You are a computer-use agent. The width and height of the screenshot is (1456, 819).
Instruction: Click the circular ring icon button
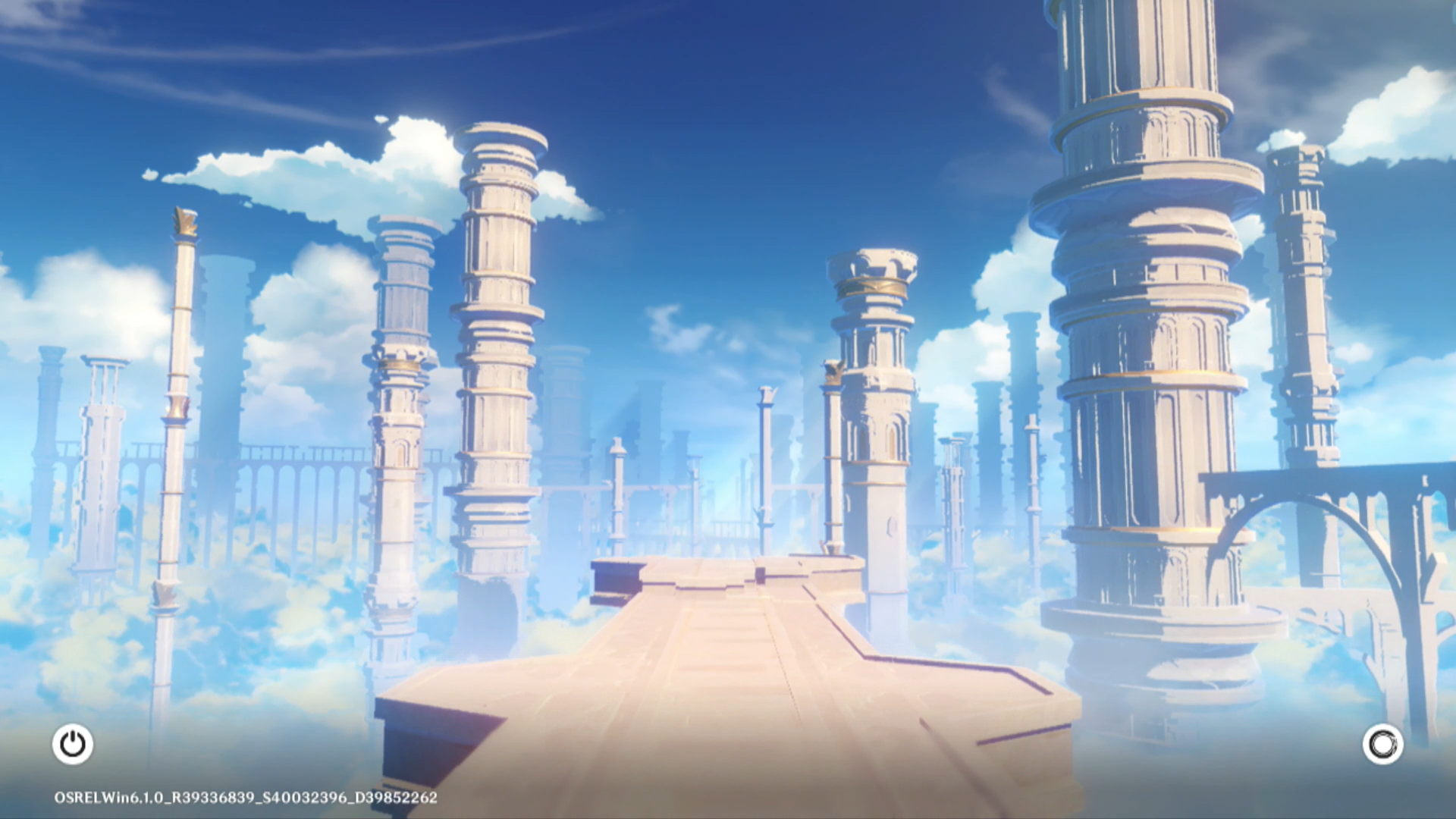pyautogui.click(x=1382, y=744)
